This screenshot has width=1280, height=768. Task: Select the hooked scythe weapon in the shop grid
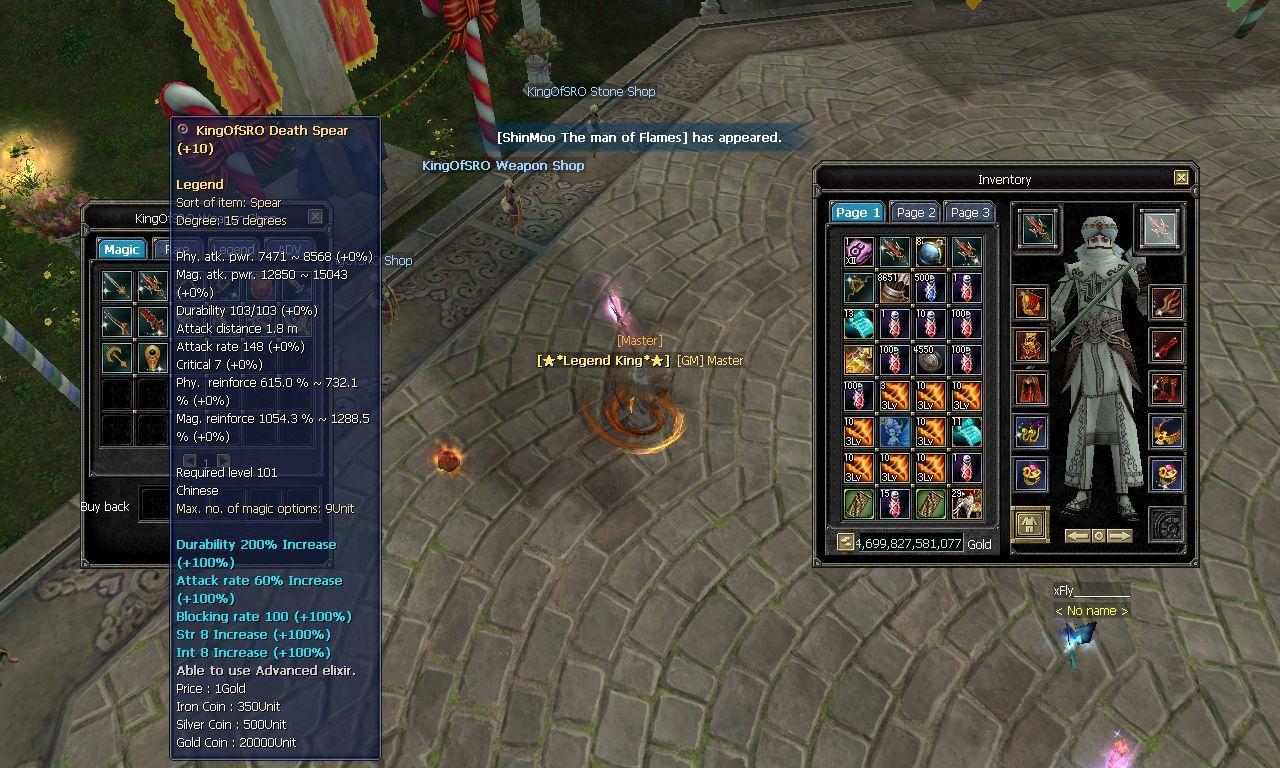[117, 357]
